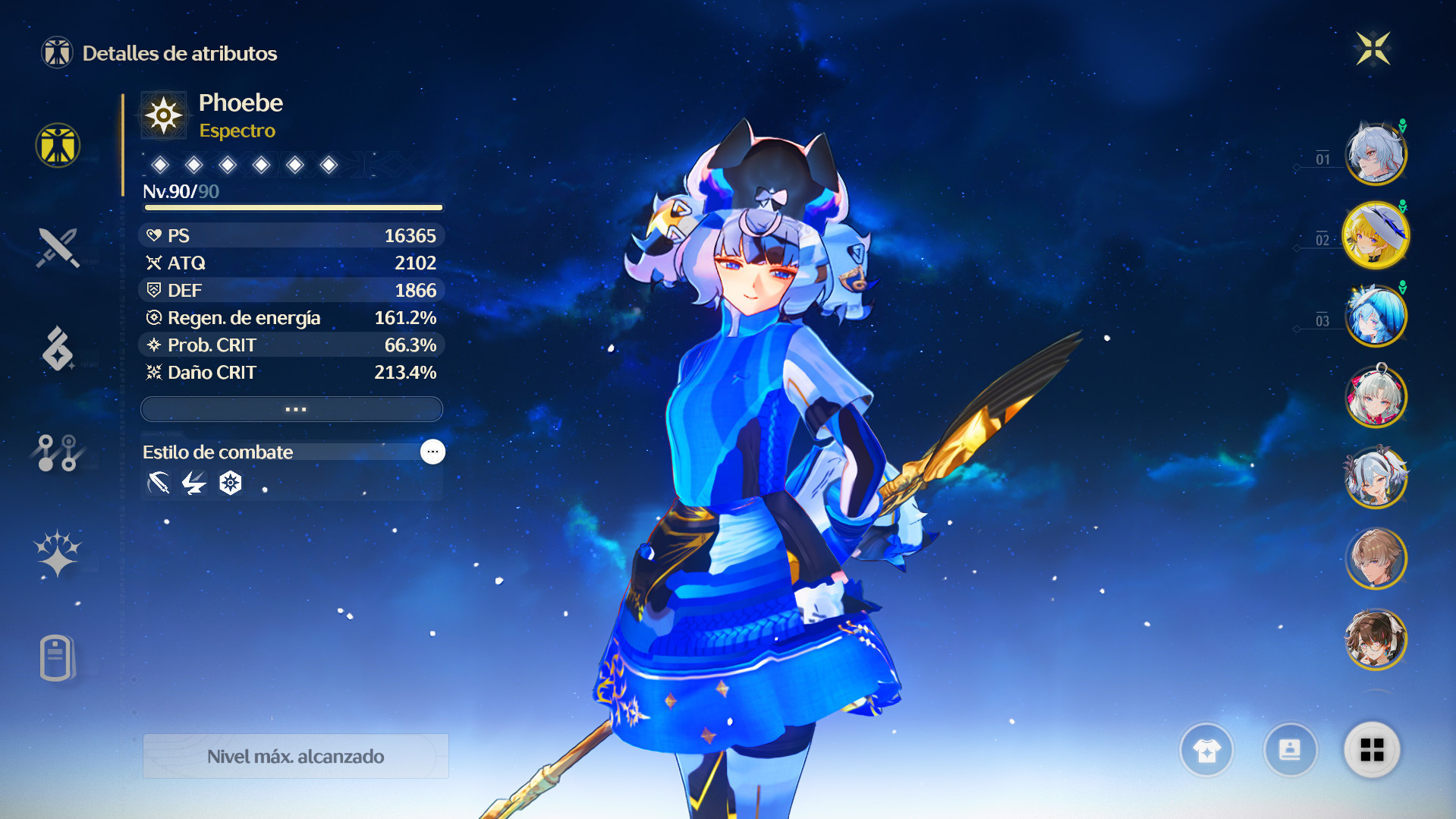Click the Espectro element badge next to Phoebe
Image resolution: width=1456 pixels, height=819 pixels.
pos(163,115)
